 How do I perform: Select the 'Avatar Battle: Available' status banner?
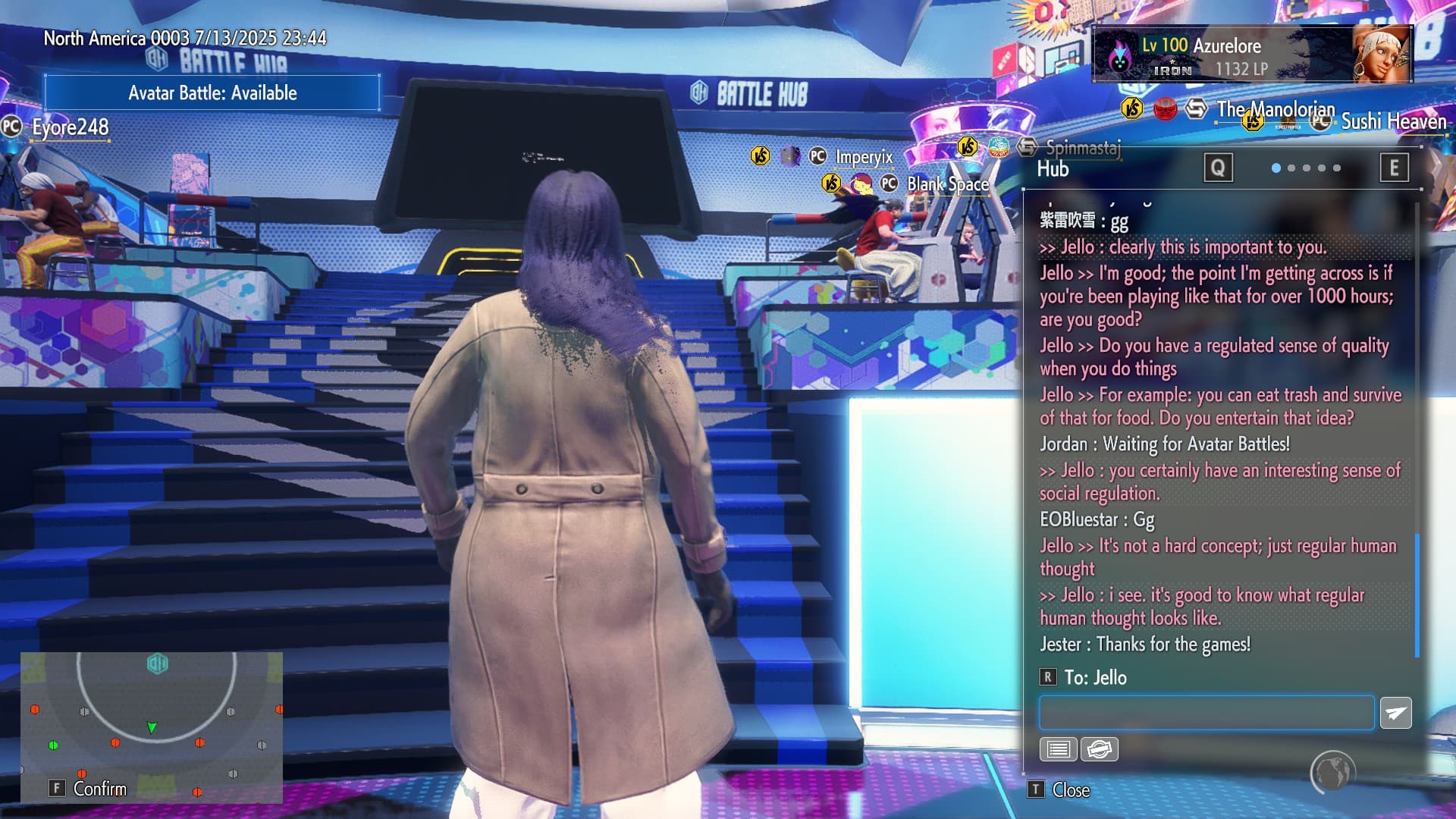tap(212, 93)
